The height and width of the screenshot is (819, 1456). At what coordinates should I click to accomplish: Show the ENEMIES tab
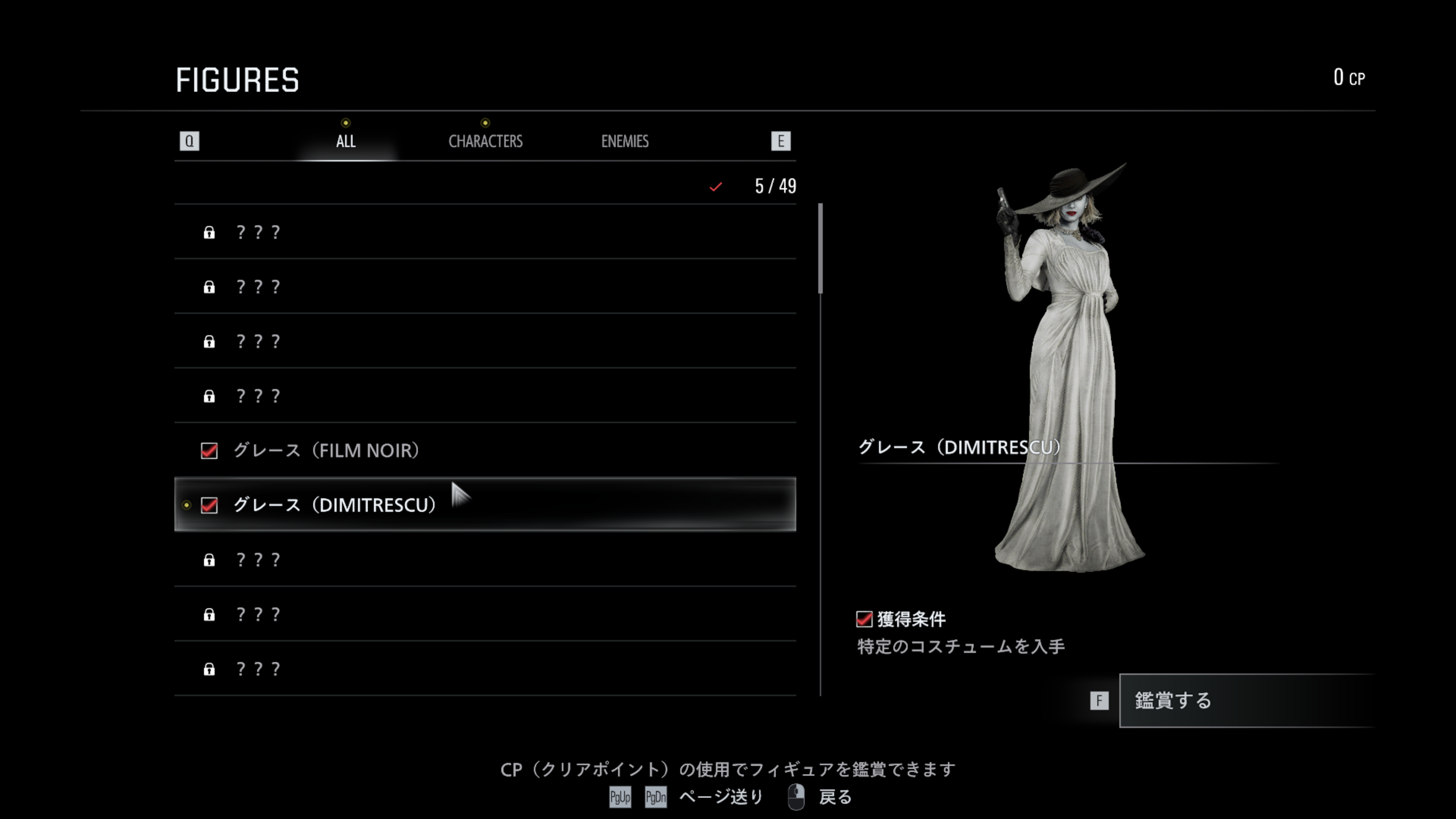click(x=624, y=141)
